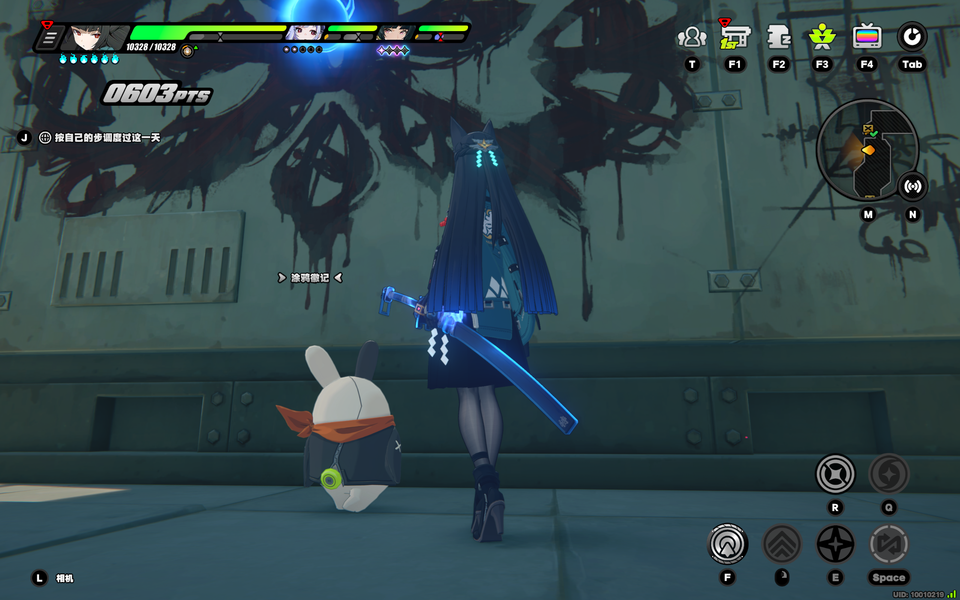Trigger the chevron dash ability icon
The width and height of the screenshot is (960, 600).
point(782,544)
